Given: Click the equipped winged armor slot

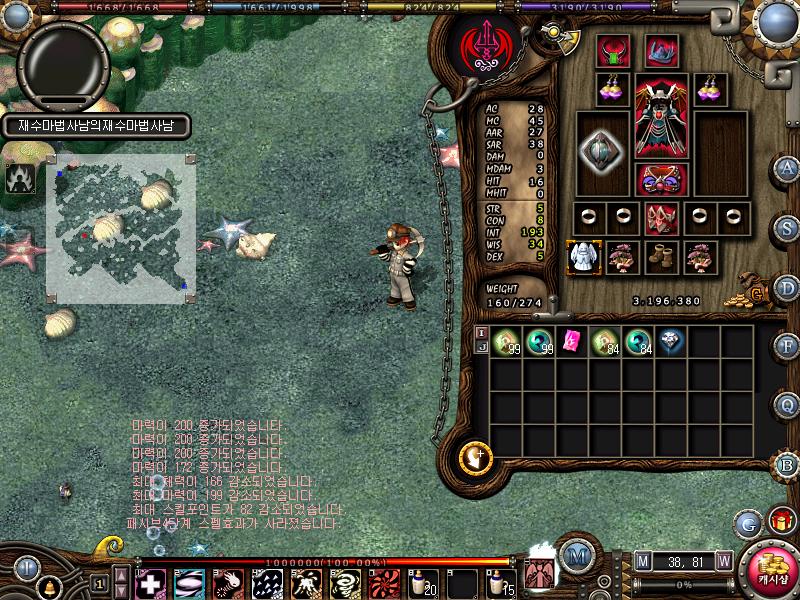Looking at the screenshot, I should point(659,116).
